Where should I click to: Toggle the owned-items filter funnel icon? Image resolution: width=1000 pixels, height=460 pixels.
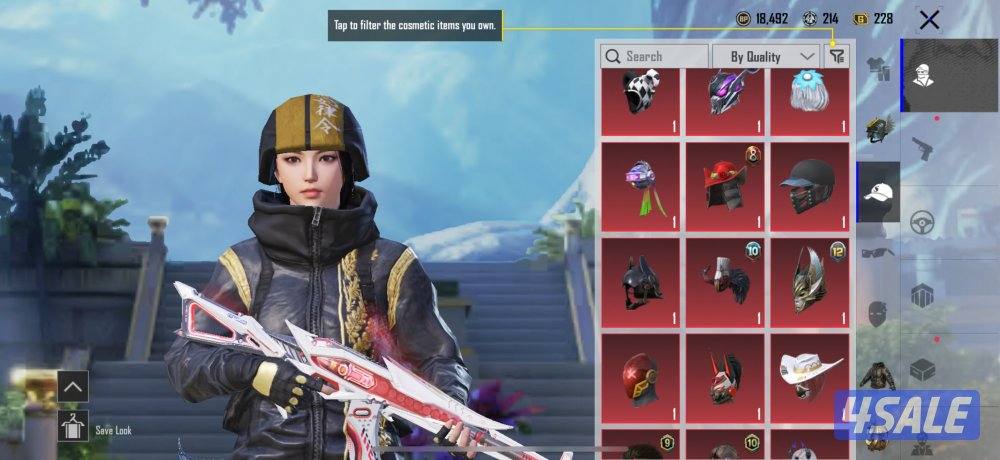click(837, 56)
